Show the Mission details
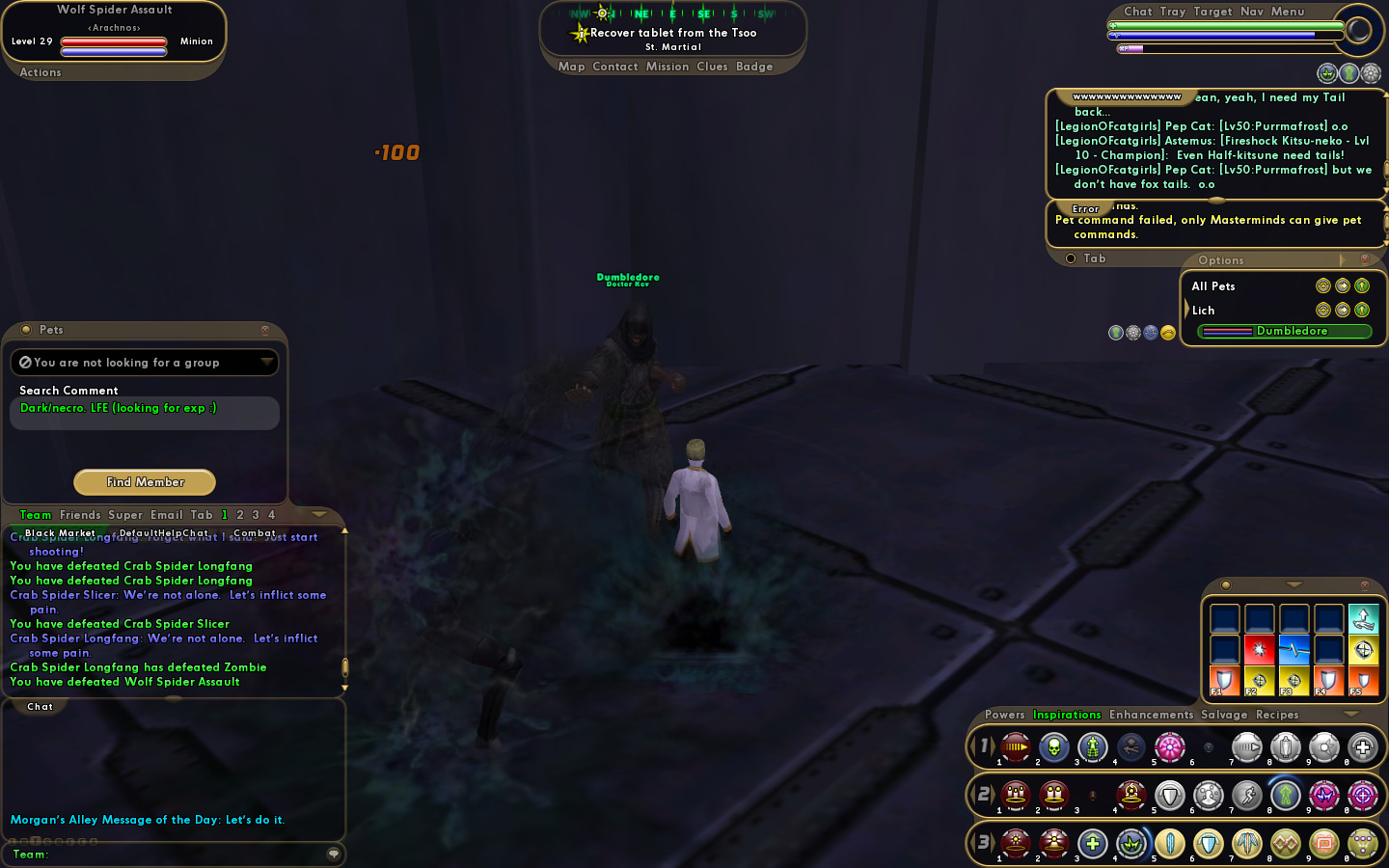 (667, 67)
